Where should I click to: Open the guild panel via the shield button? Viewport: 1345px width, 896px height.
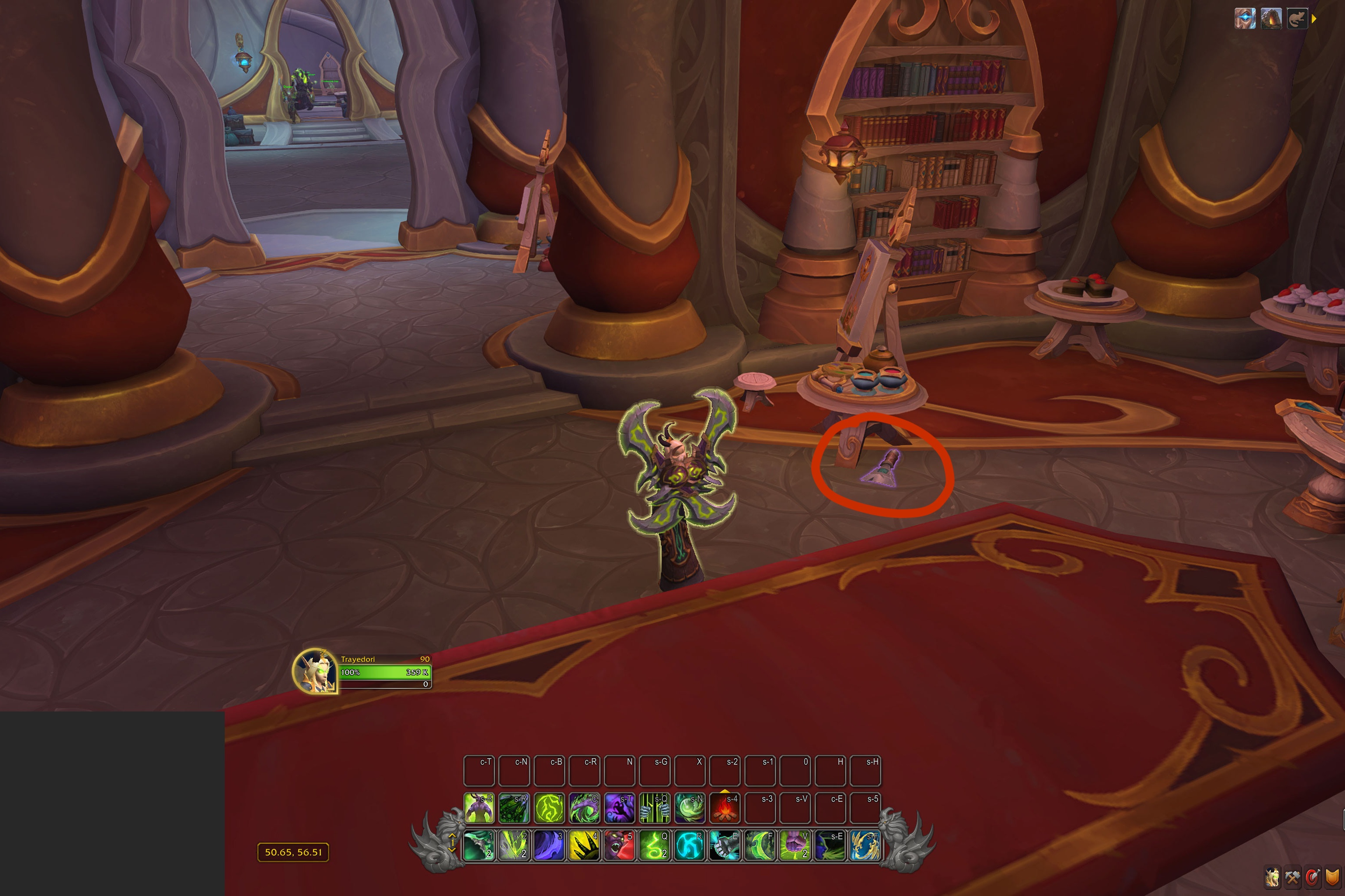tap(1332, 877)
